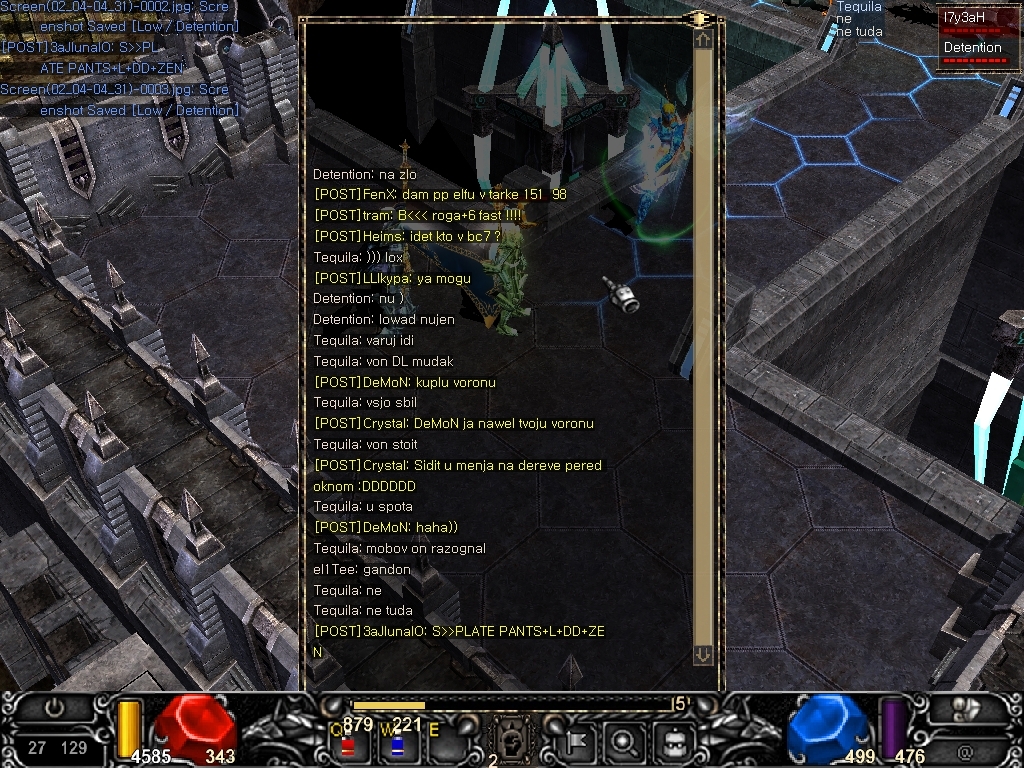Viewport: 1024px width, 768px height.
Task: Click the ornament atop the chat scrollbar
Action: click(698, 19)
